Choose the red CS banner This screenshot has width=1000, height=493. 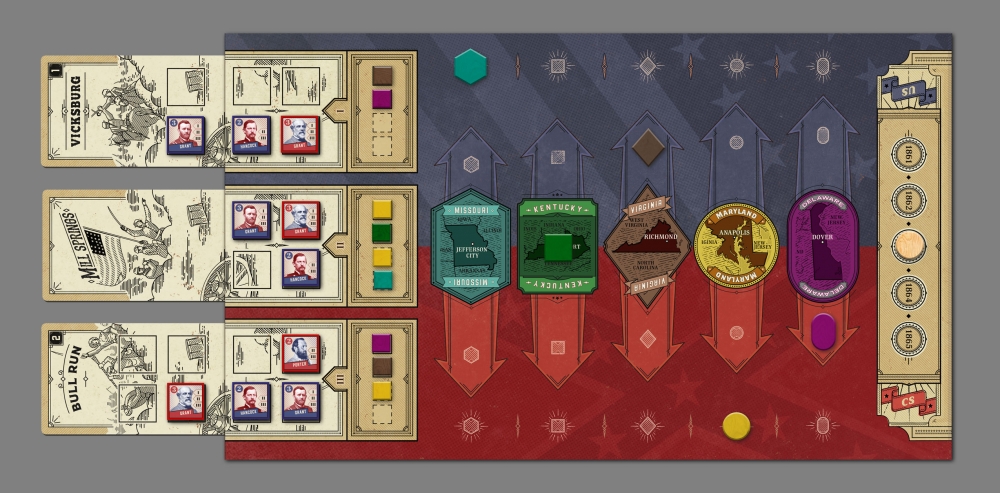[908, 403]
